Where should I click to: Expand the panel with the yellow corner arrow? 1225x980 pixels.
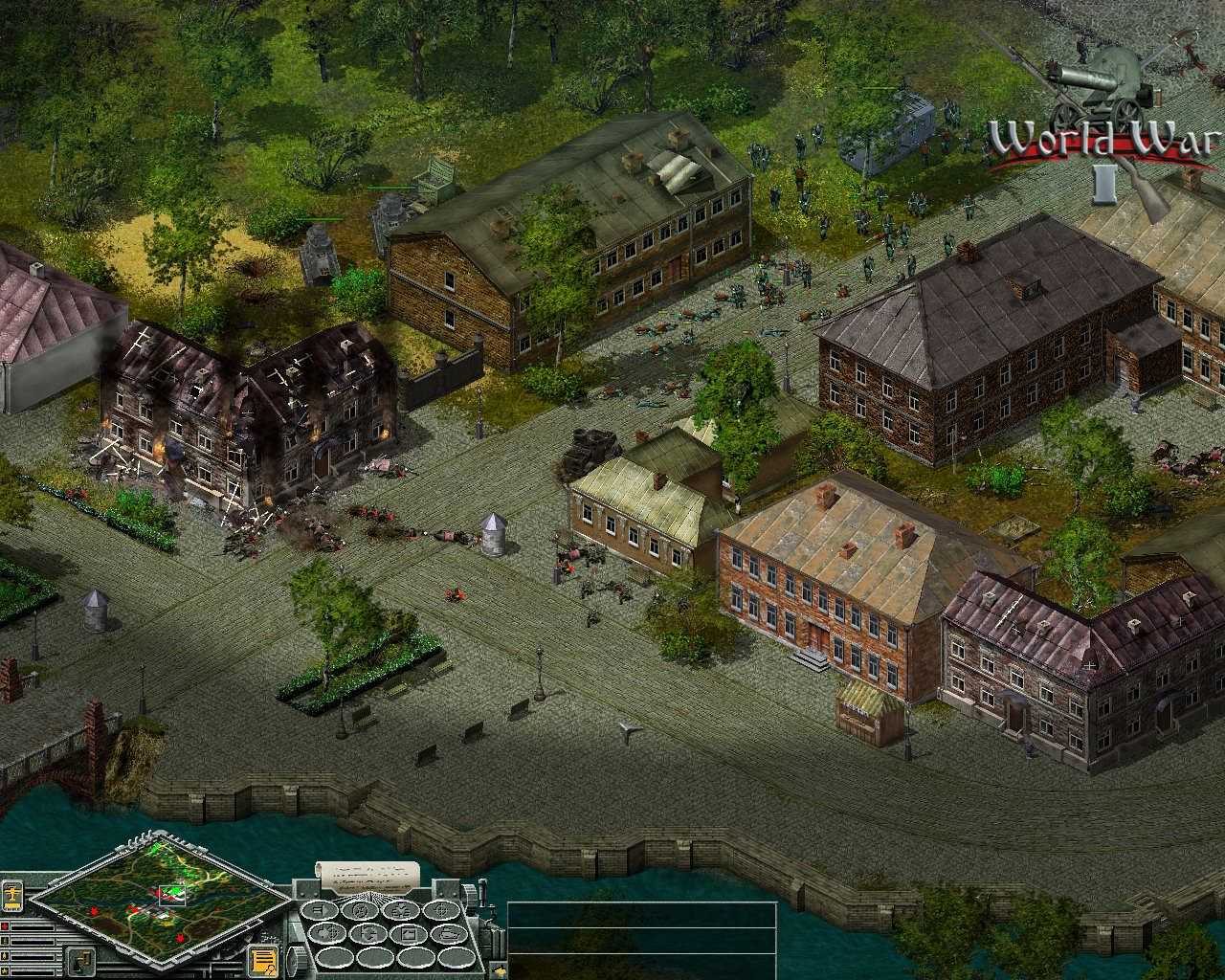(498, 970)
